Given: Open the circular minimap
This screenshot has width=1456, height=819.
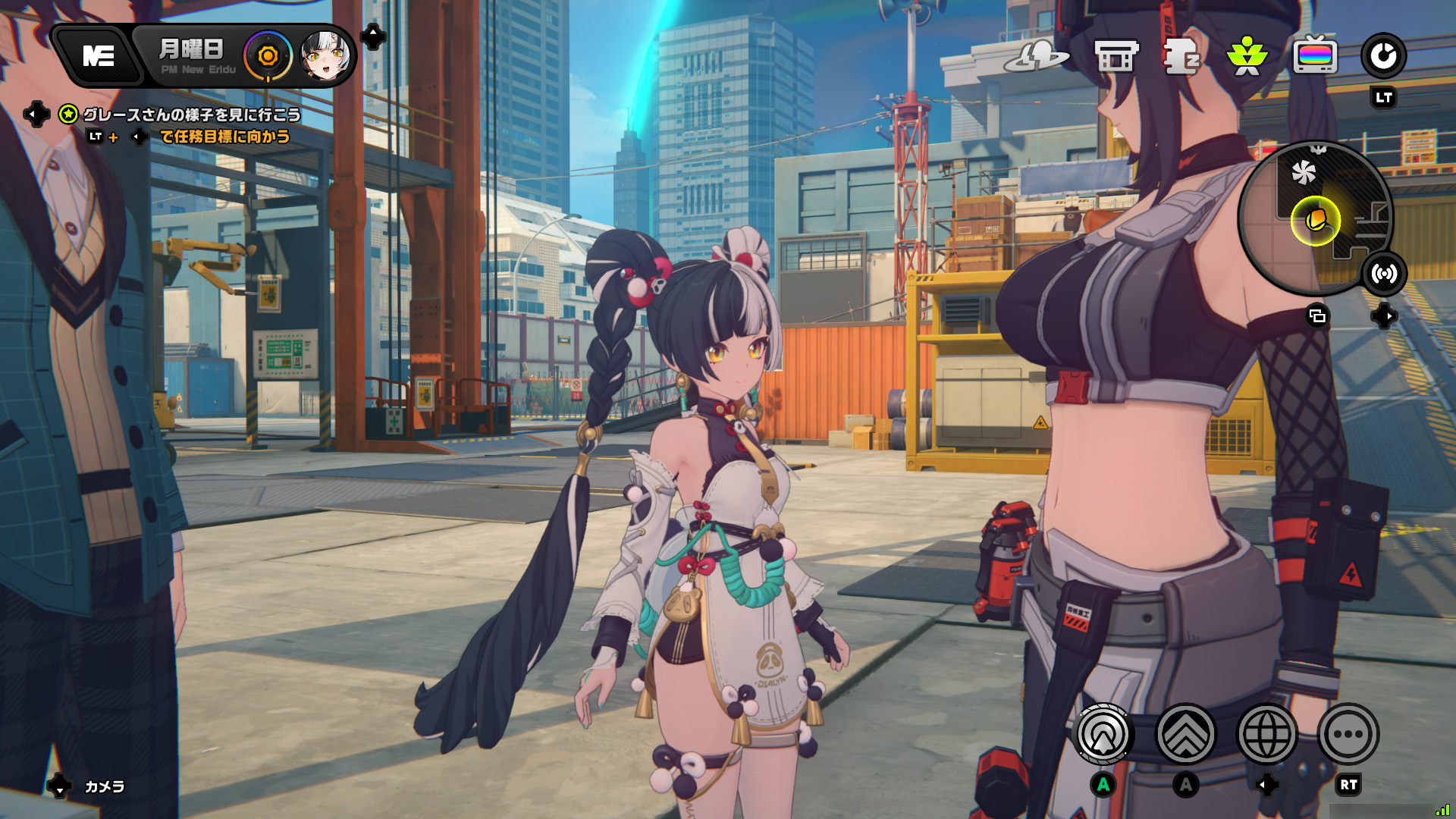Looking at the screenshot, I should point(1316,218).
